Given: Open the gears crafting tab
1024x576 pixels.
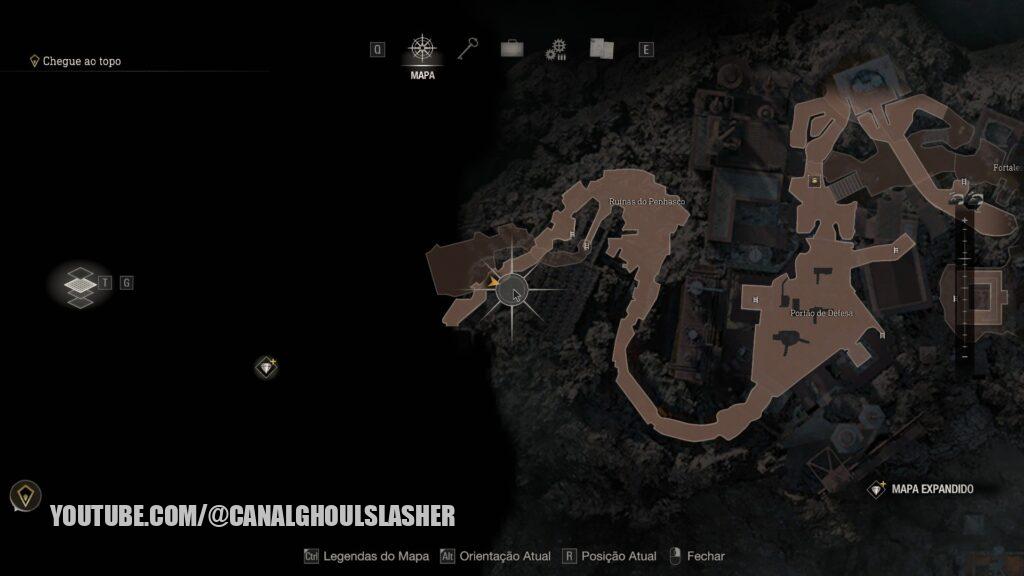Looking at the screenshot, I should 556,49.
